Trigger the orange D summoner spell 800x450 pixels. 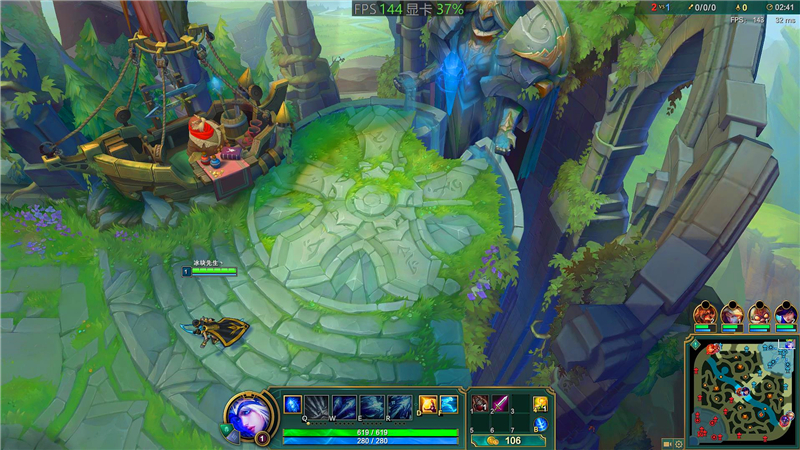427,404
